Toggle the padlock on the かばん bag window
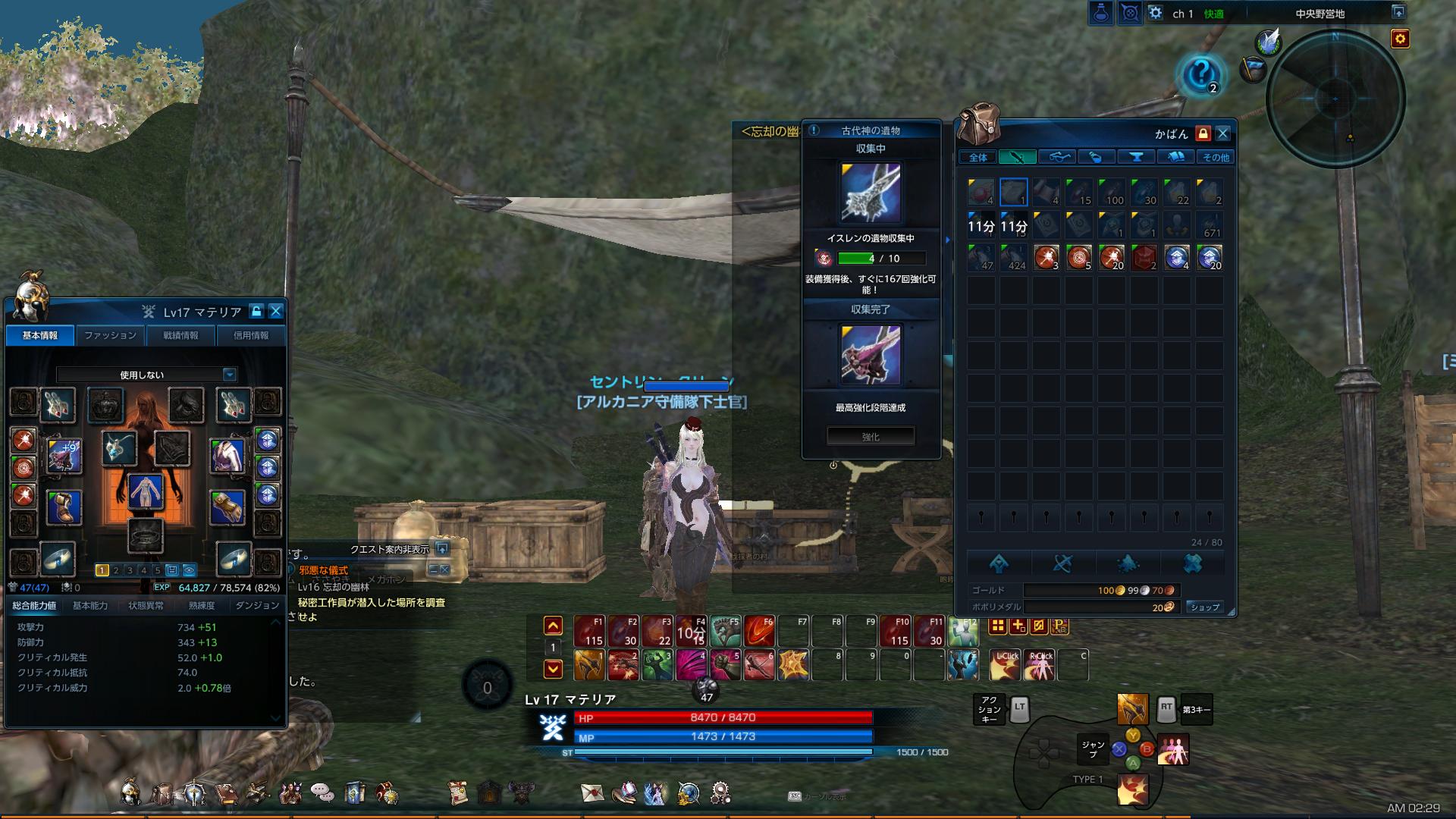The image size is (1456, 819). click(x=1203, y=134)
